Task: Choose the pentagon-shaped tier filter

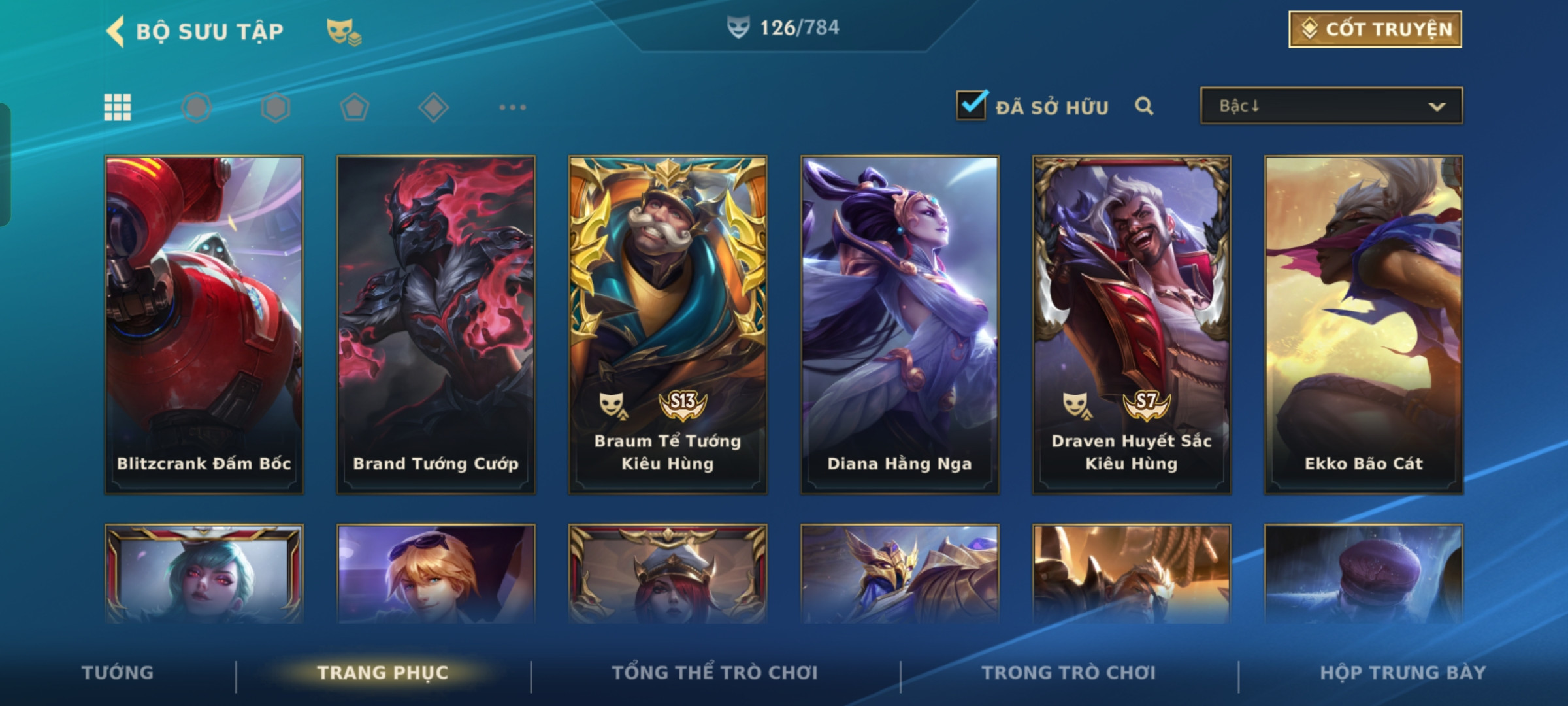Action: pyautogui.click(x=354, y=107)
